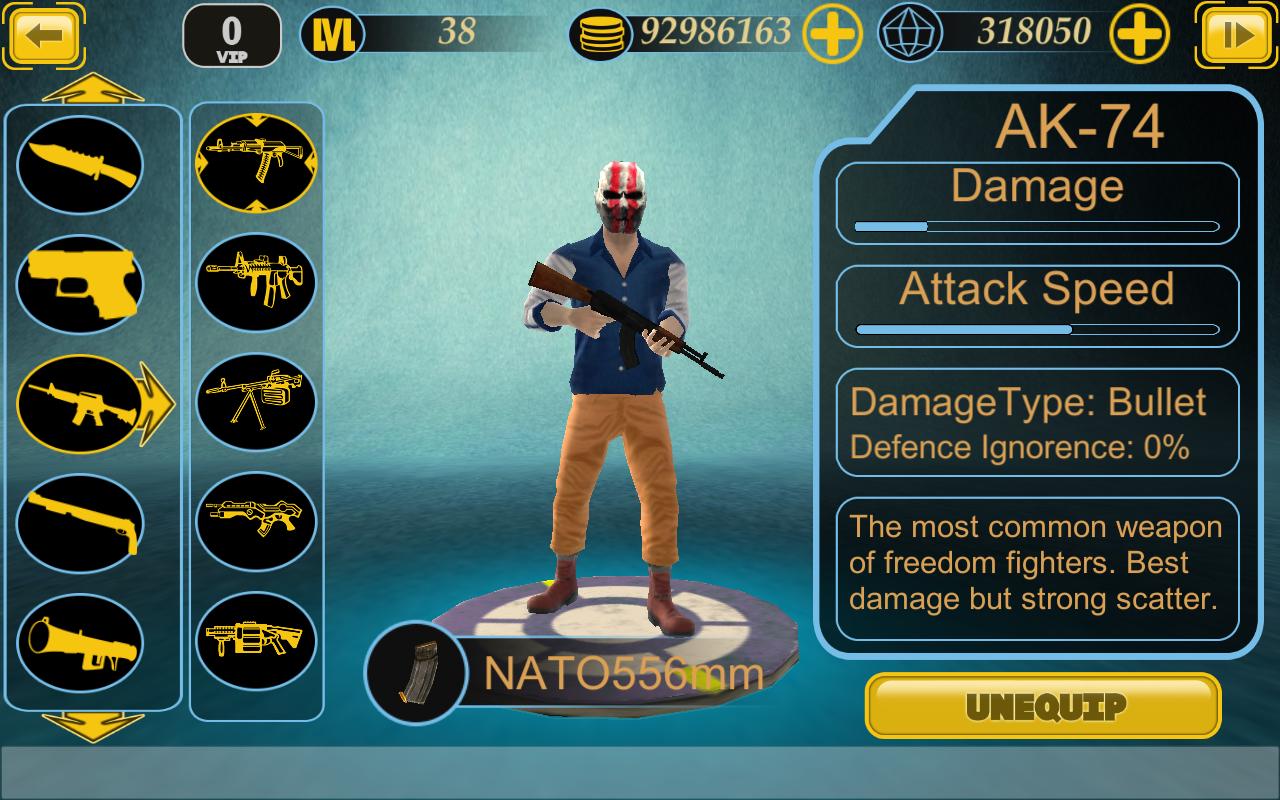Show the rocket launcher category
The width and height of the screenshot is (1280, 800).
80,641
